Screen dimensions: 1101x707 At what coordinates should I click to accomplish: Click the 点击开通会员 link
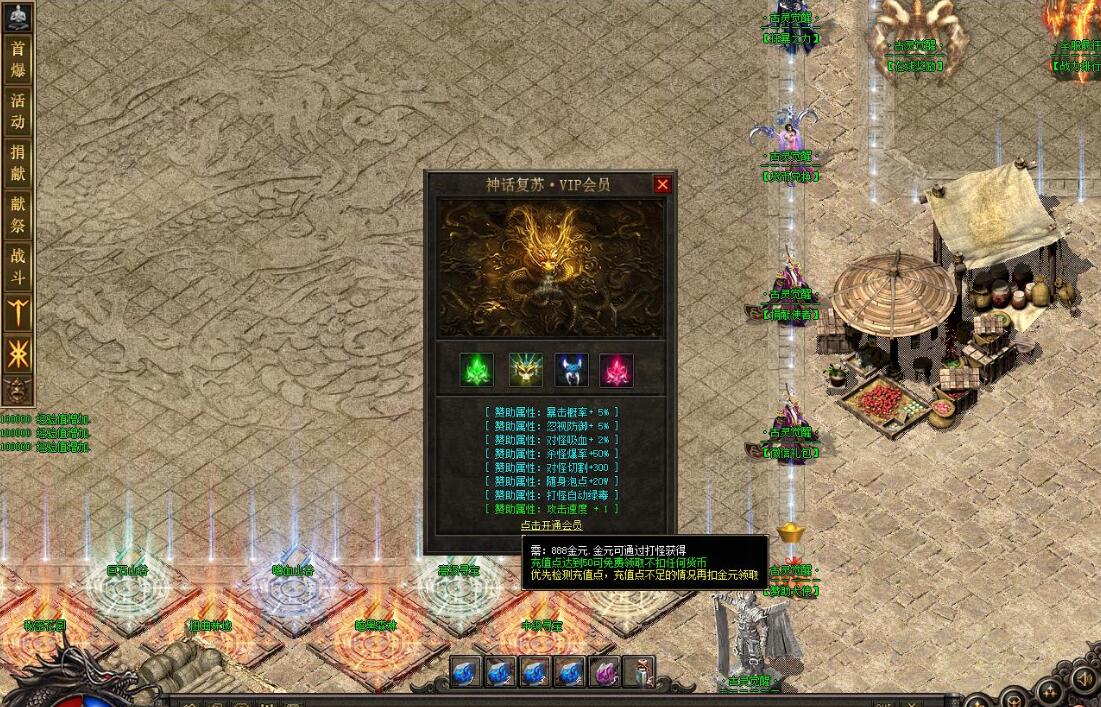pyautogui.click(x=551, y=525)
